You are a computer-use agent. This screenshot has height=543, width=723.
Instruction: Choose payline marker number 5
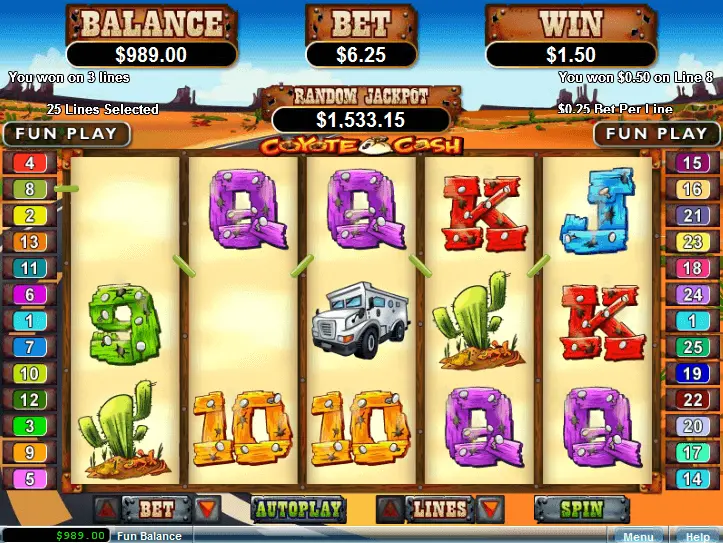coord(29,479)
